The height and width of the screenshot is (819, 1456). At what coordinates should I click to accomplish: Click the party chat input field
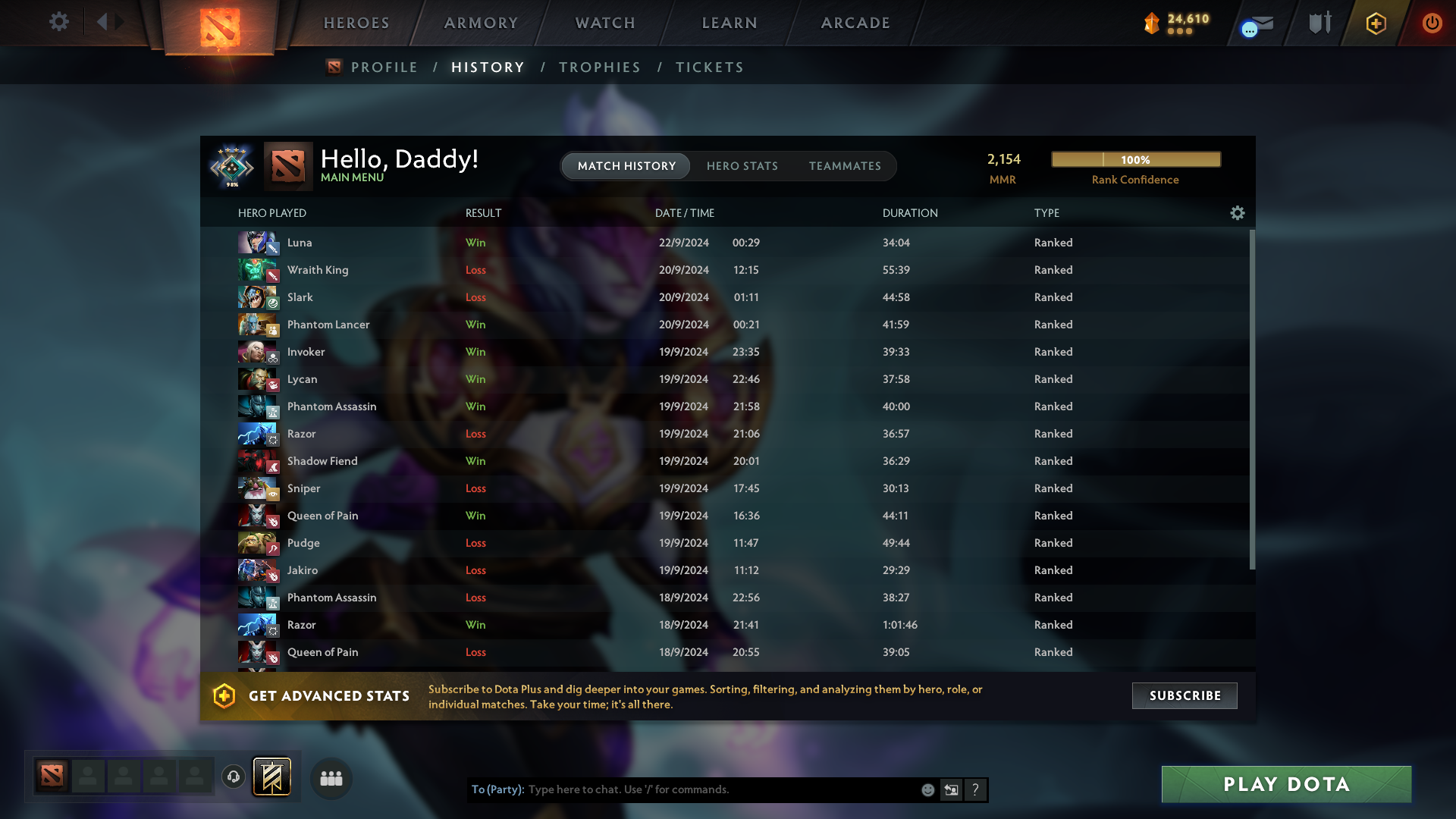(720, 789)
